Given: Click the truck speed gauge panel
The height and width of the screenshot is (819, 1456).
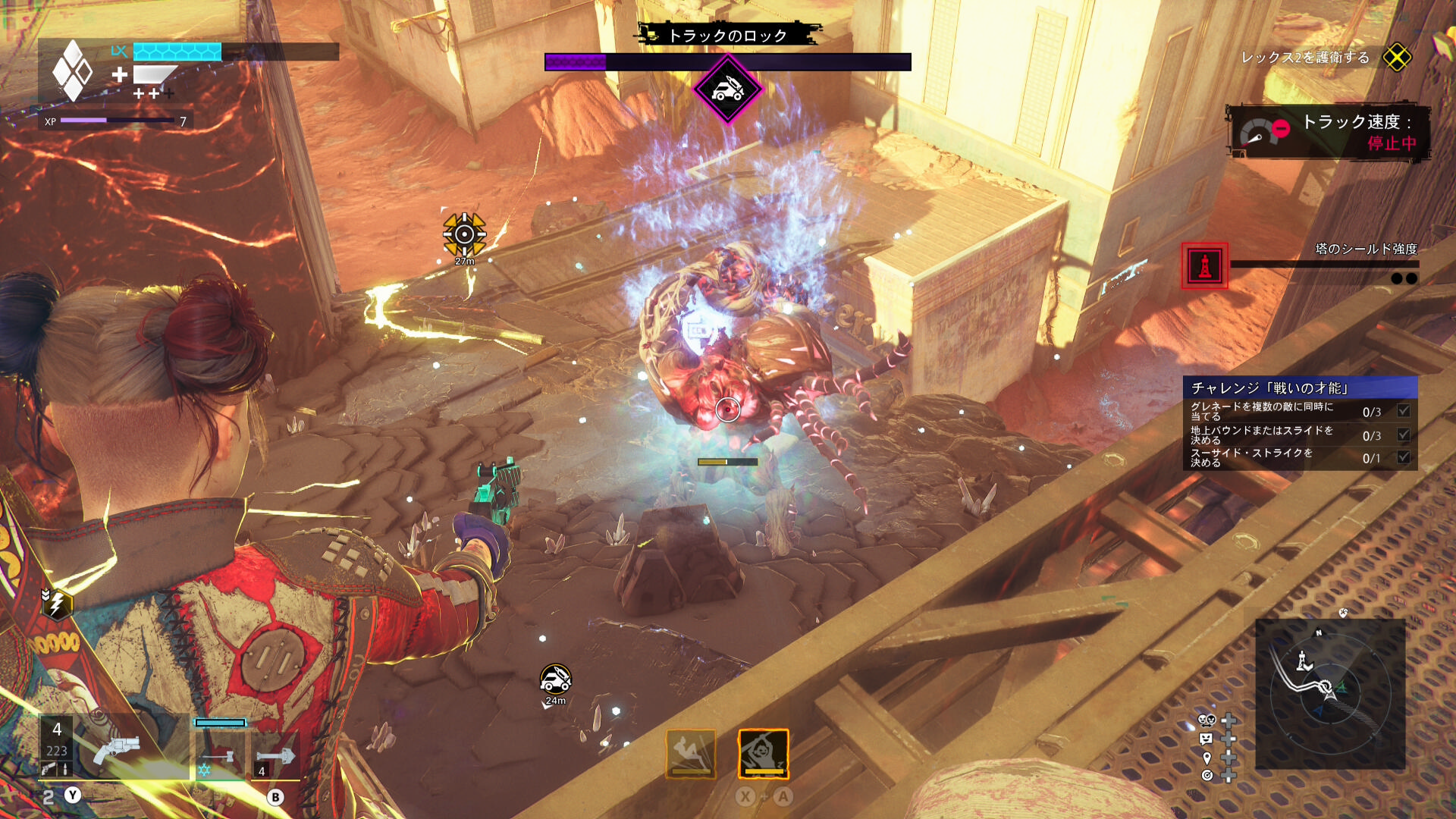Looking at the screenshot, I should click(x=1329, y=132).
